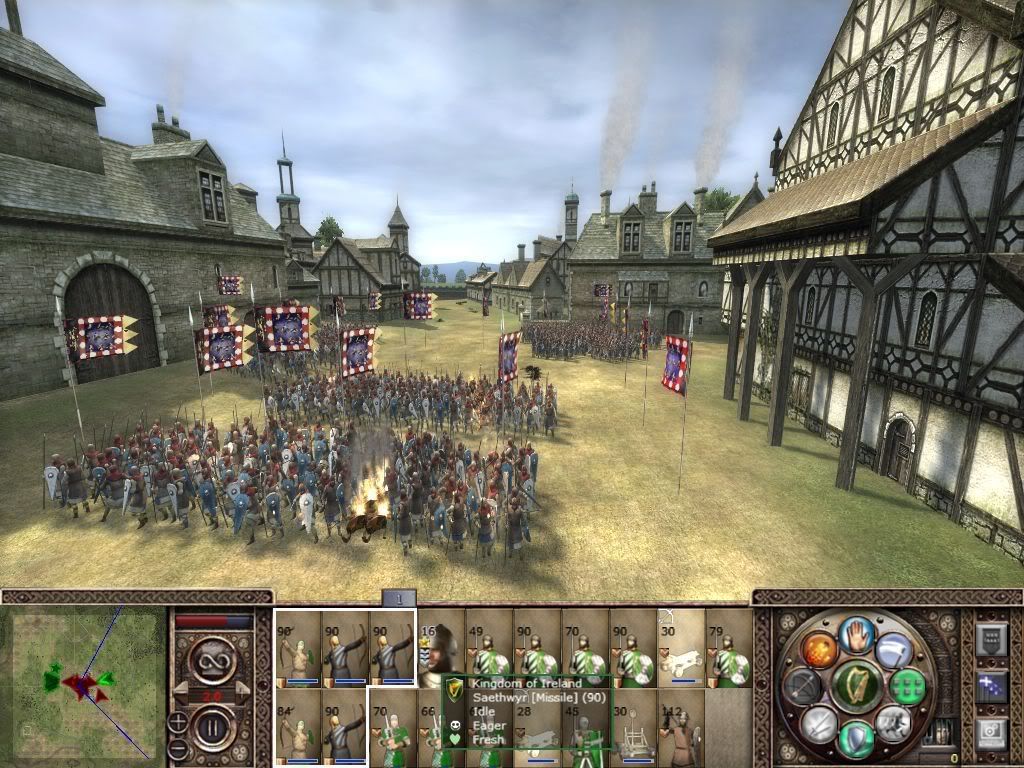Click the group 1 tab above unit cards
This screenshot has width=1024, height=768.
tap(399, 598)
